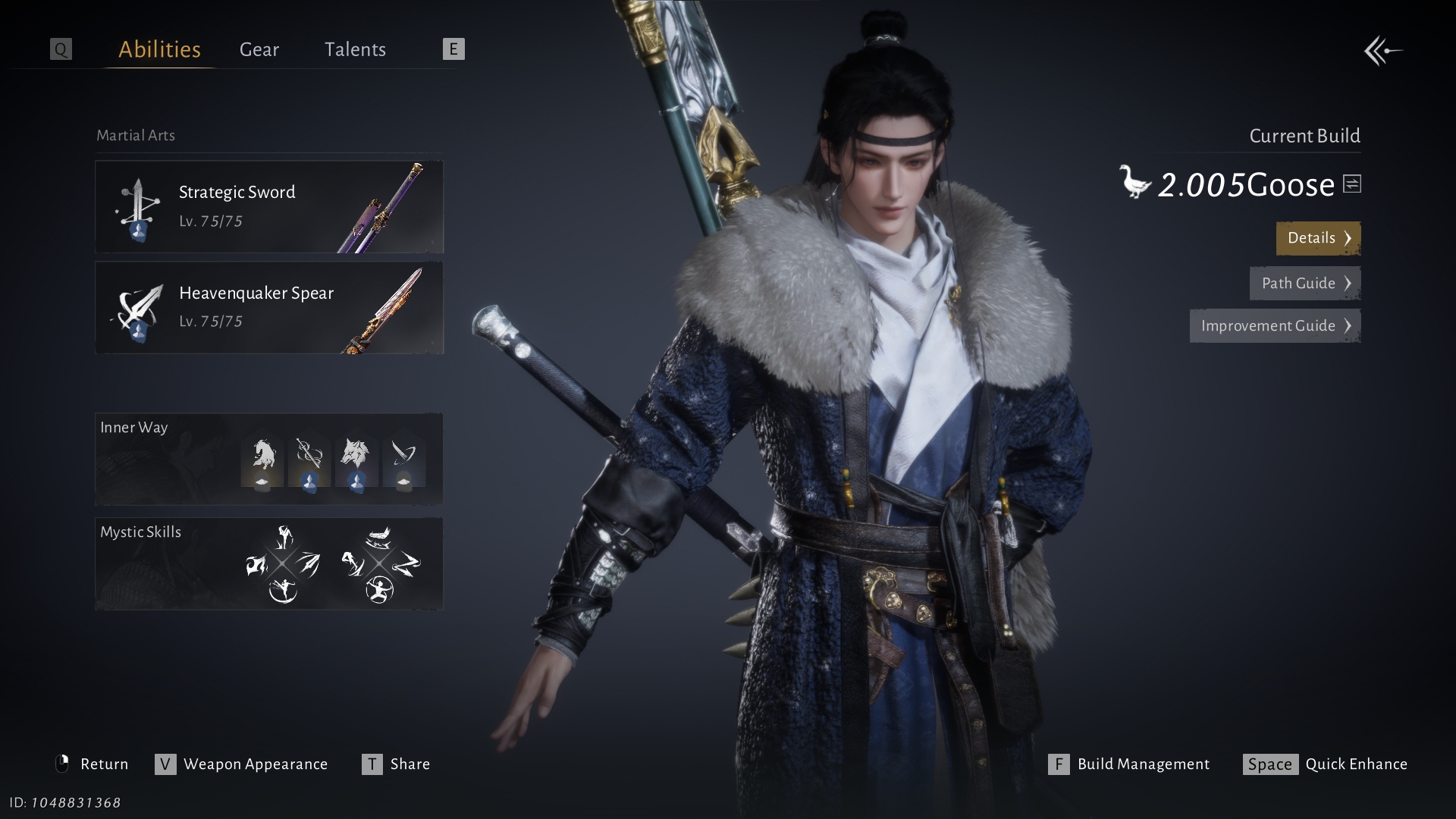The image size is (1456, 819).
Task: Switch build using icon beside Goose
Action: pyautogui.click(x=1352, y=184)
